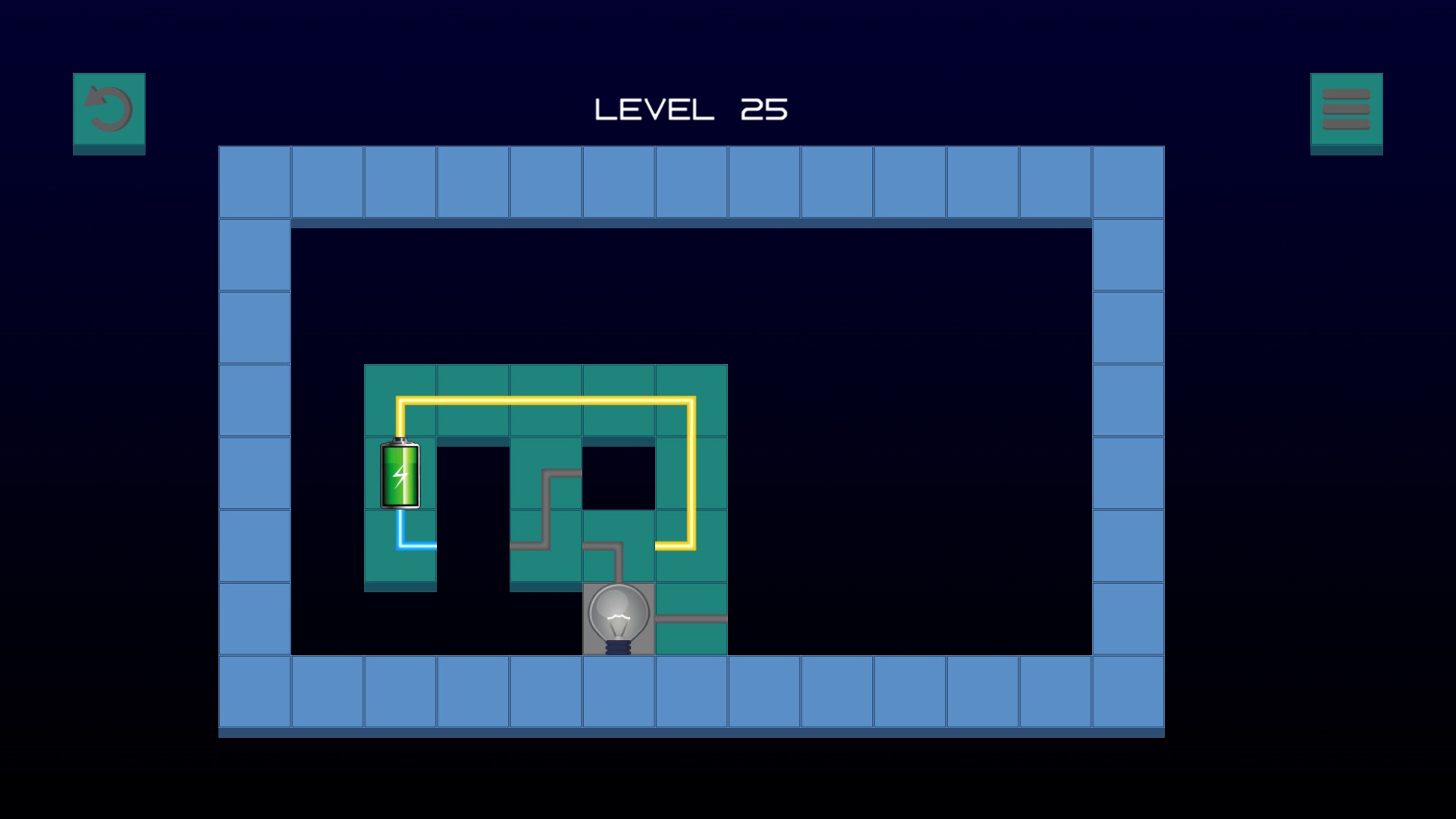Click the dark gap tile right of the battery
Image resolution: width=1456 pixels, height=819 pixels.
[472, 474]
